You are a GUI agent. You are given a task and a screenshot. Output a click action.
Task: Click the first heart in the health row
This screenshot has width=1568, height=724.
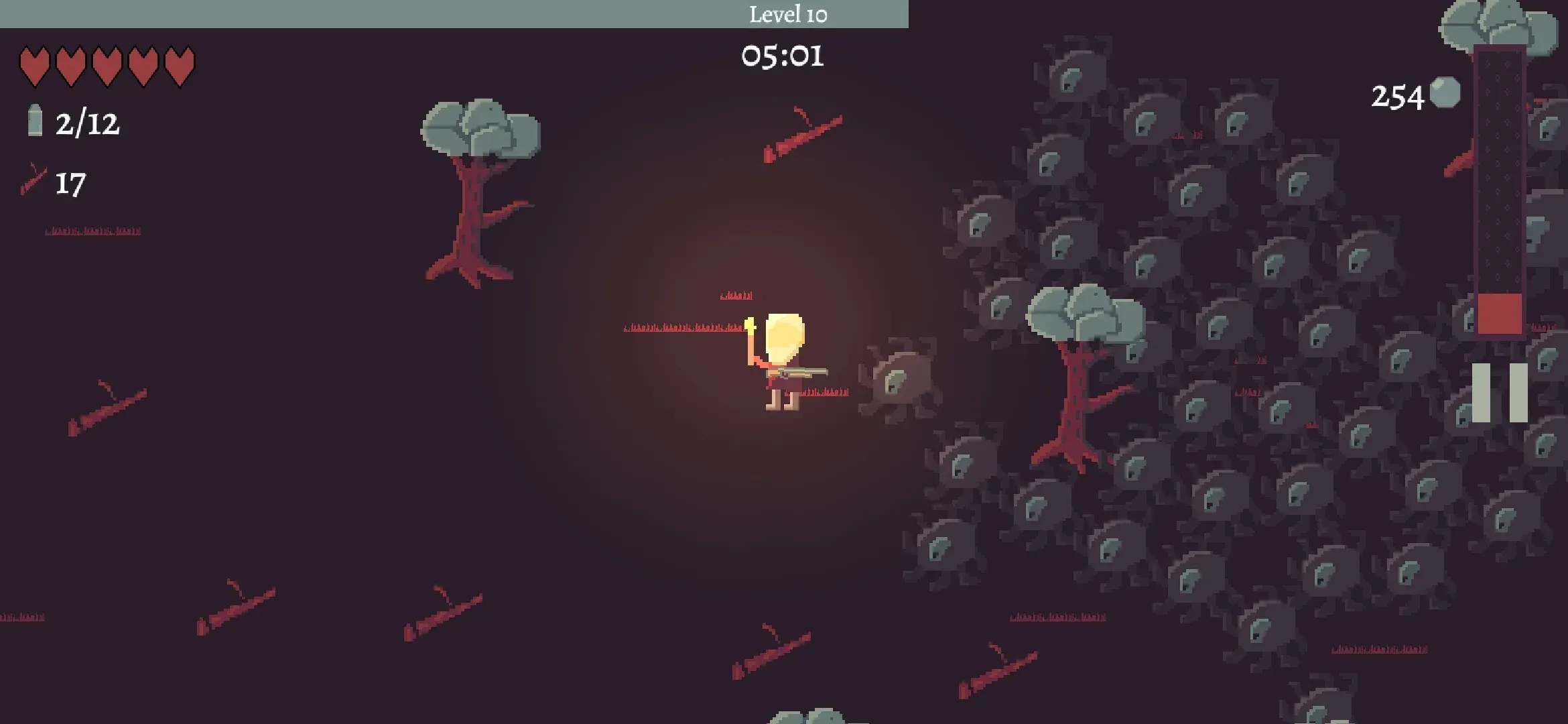(34, 65)
